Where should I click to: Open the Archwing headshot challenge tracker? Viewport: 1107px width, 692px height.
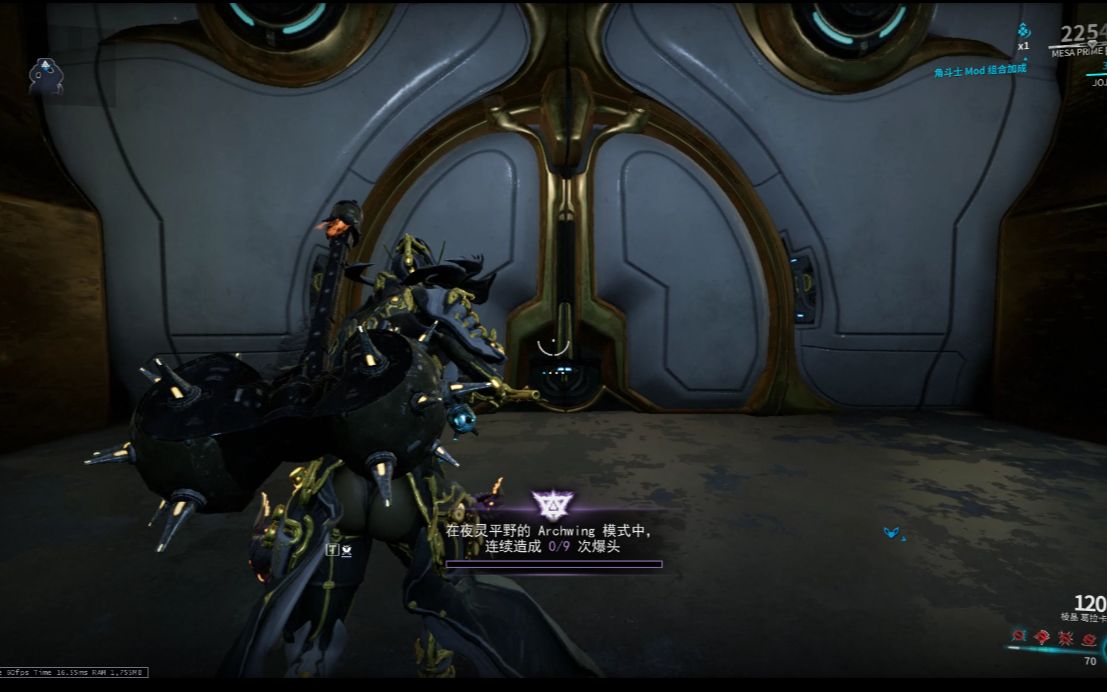pos(553,541)
